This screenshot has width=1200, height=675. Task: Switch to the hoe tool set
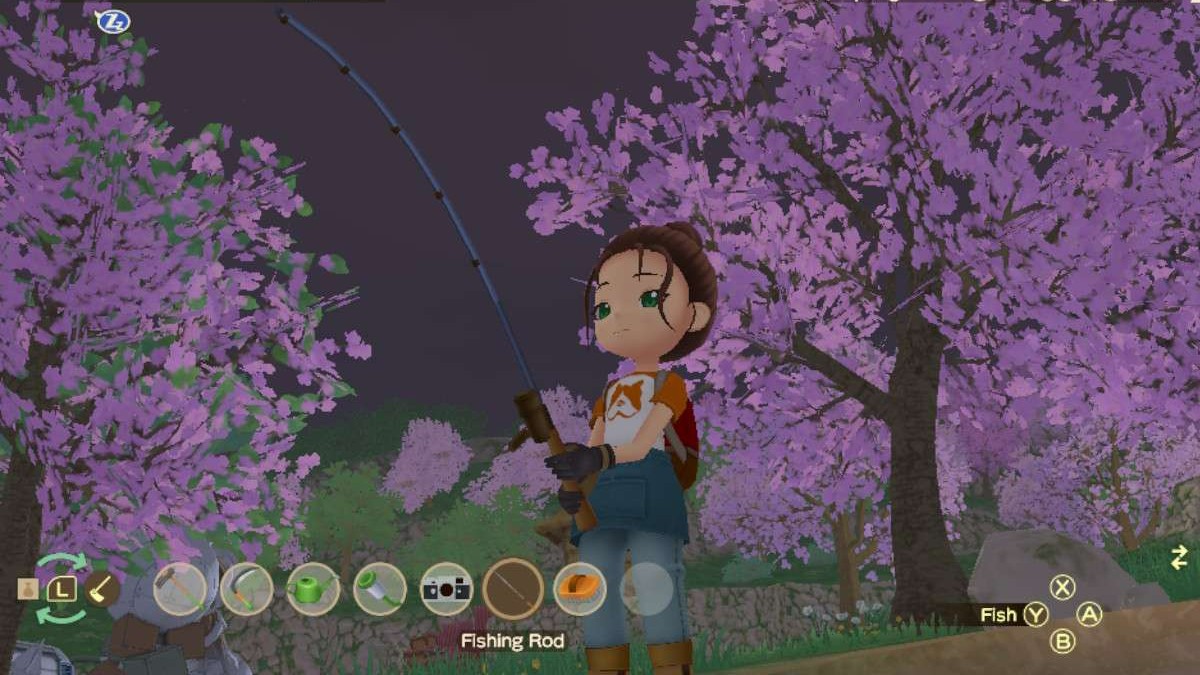[x=101, y=588]
